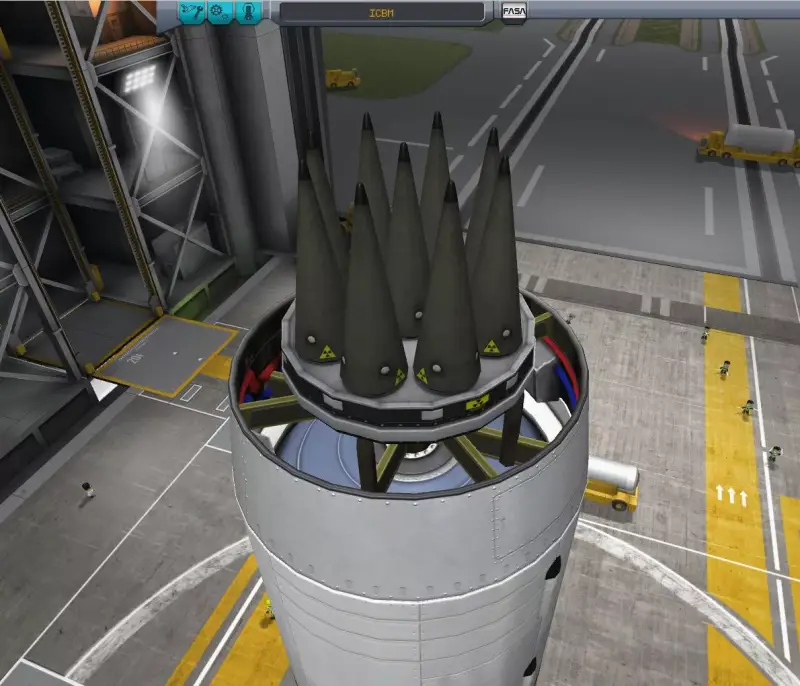Open the crew assignment panel button
This screenshot has height=686, width=800.
click(x=246, y=13)
